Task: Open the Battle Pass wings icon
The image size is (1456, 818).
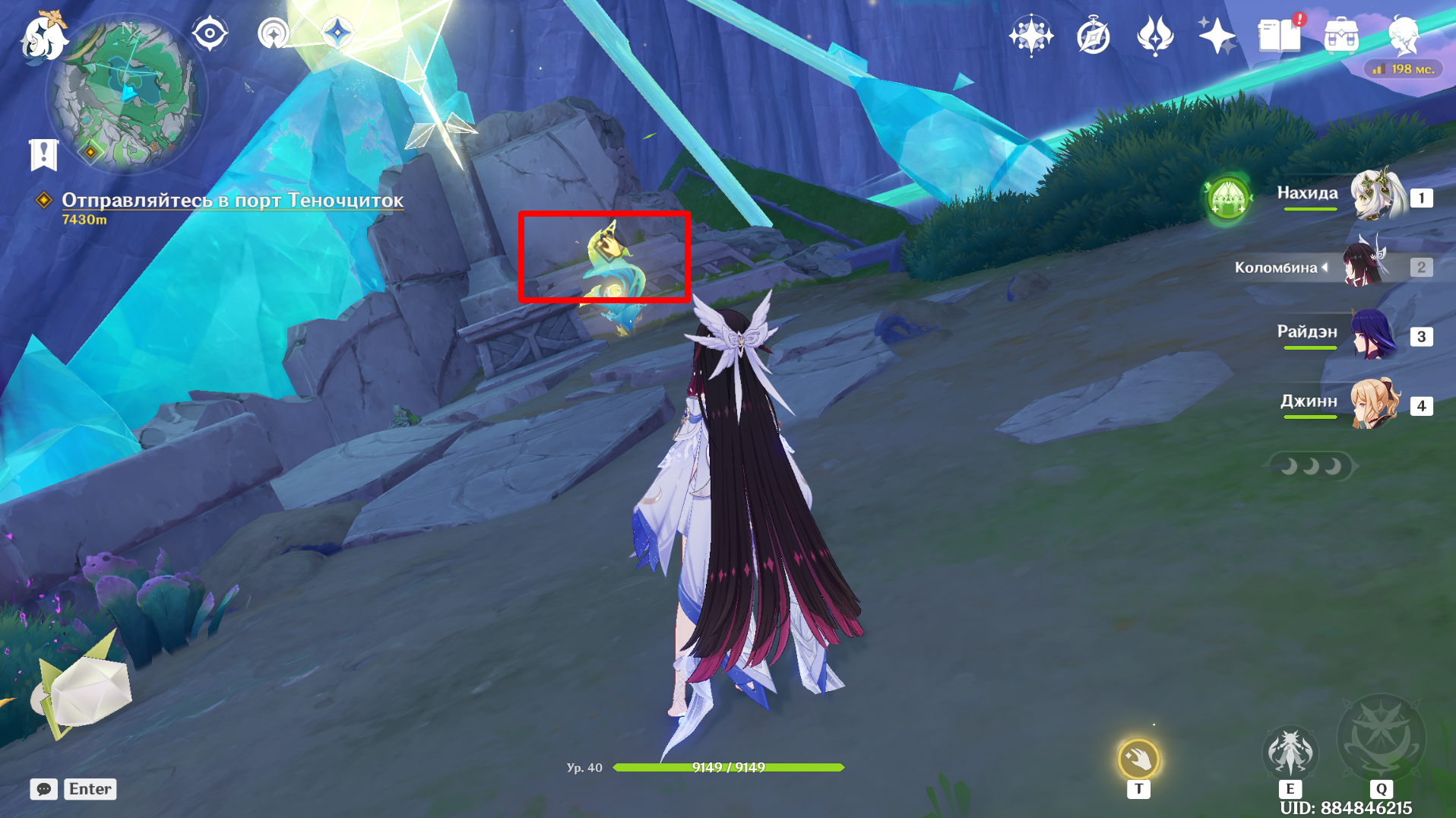Action: (x=1154, y=35)
